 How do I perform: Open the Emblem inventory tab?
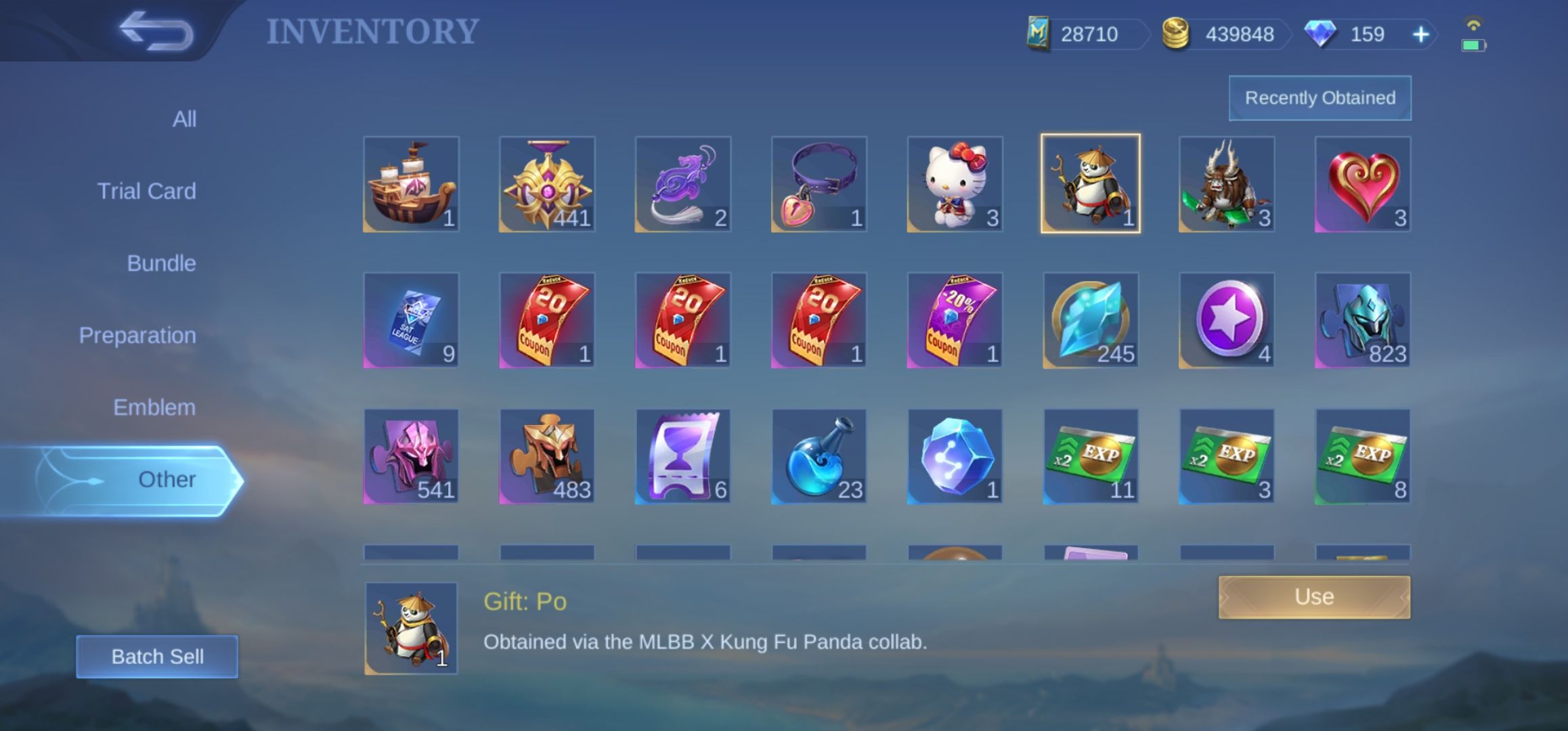pyautogui.click(x=154, y=407)
